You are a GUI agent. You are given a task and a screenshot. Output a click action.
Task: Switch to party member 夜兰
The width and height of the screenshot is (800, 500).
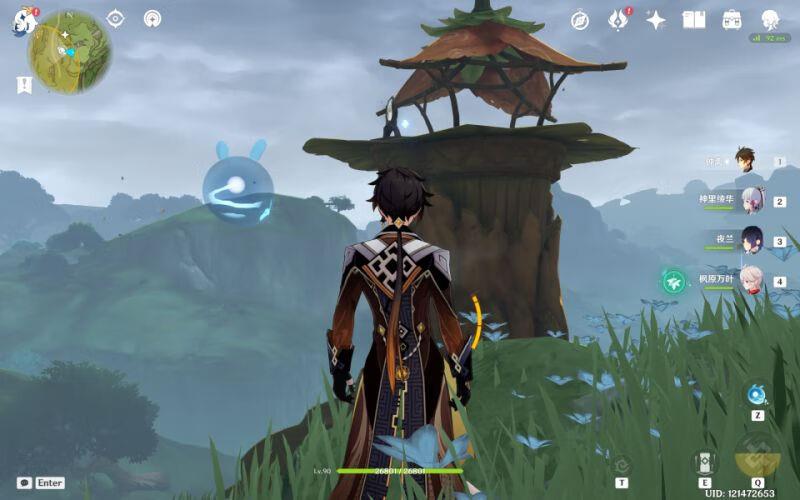[751, 241]
